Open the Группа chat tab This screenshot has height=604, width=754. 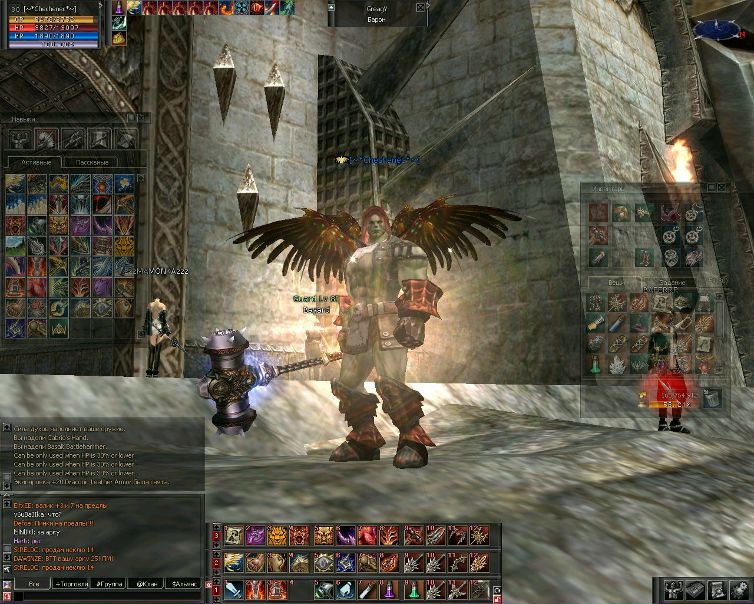(110, 583)
